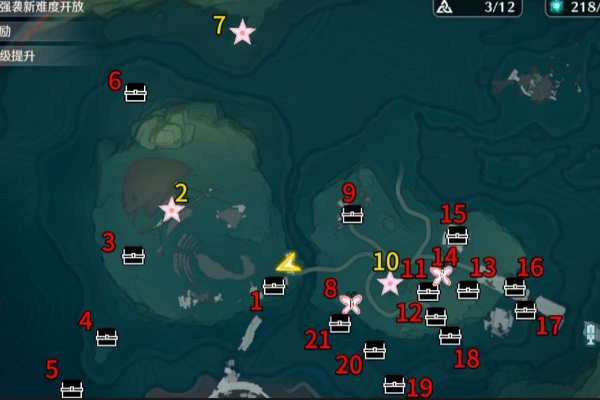
Task: Choose the chest marker labeled 3
Action: [x=133, y=256]
